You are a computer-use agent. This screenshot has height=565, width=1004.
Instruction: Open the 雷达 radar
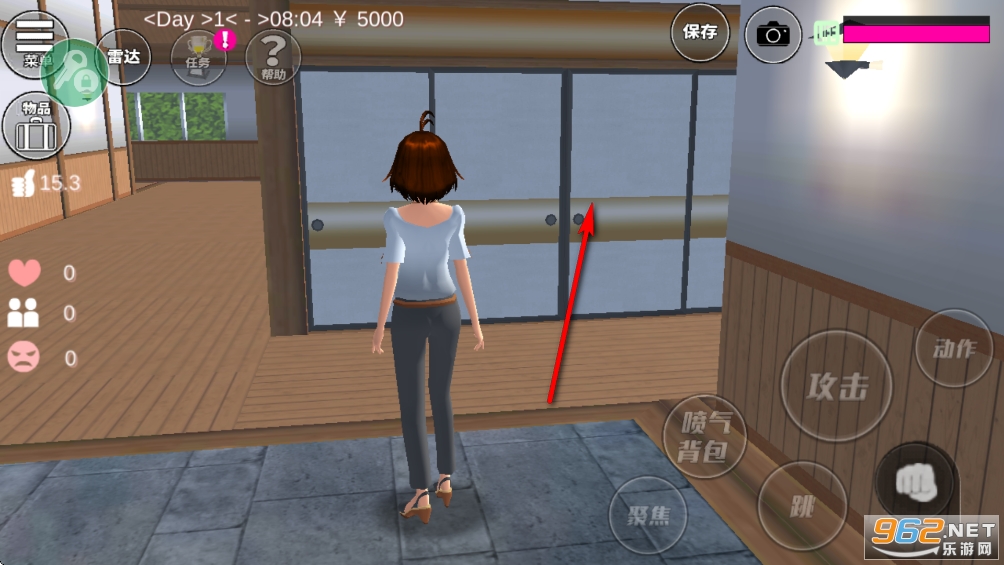pos(124,57)
